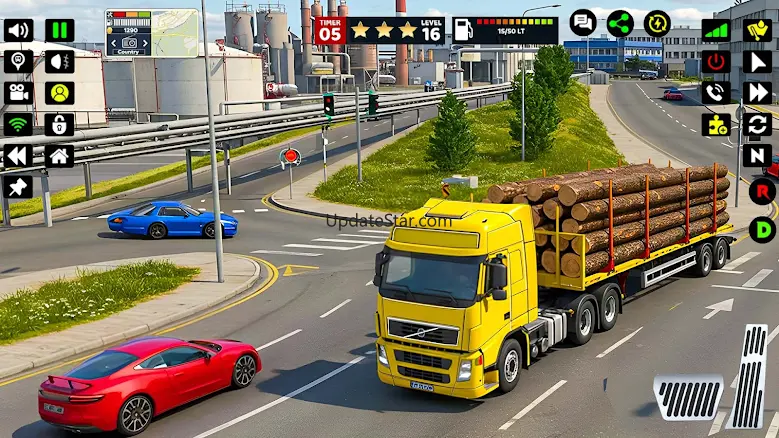This screenshot has height=438, width=779.
Task: Shift into Neutral with the N button
Action: [x=757, y=156]
